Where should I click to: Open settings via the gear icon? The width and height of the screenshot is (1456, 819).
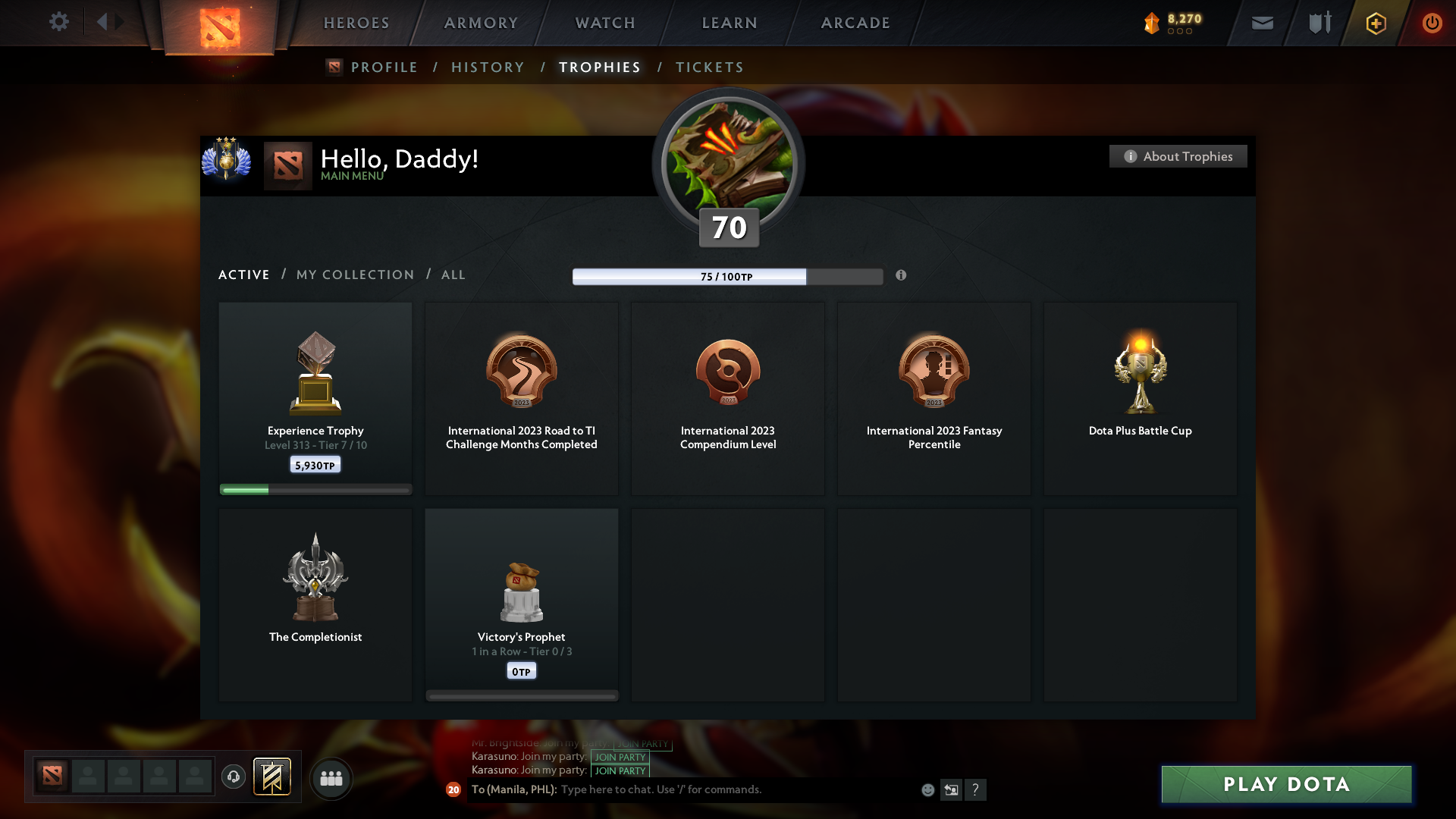(59, 22)
